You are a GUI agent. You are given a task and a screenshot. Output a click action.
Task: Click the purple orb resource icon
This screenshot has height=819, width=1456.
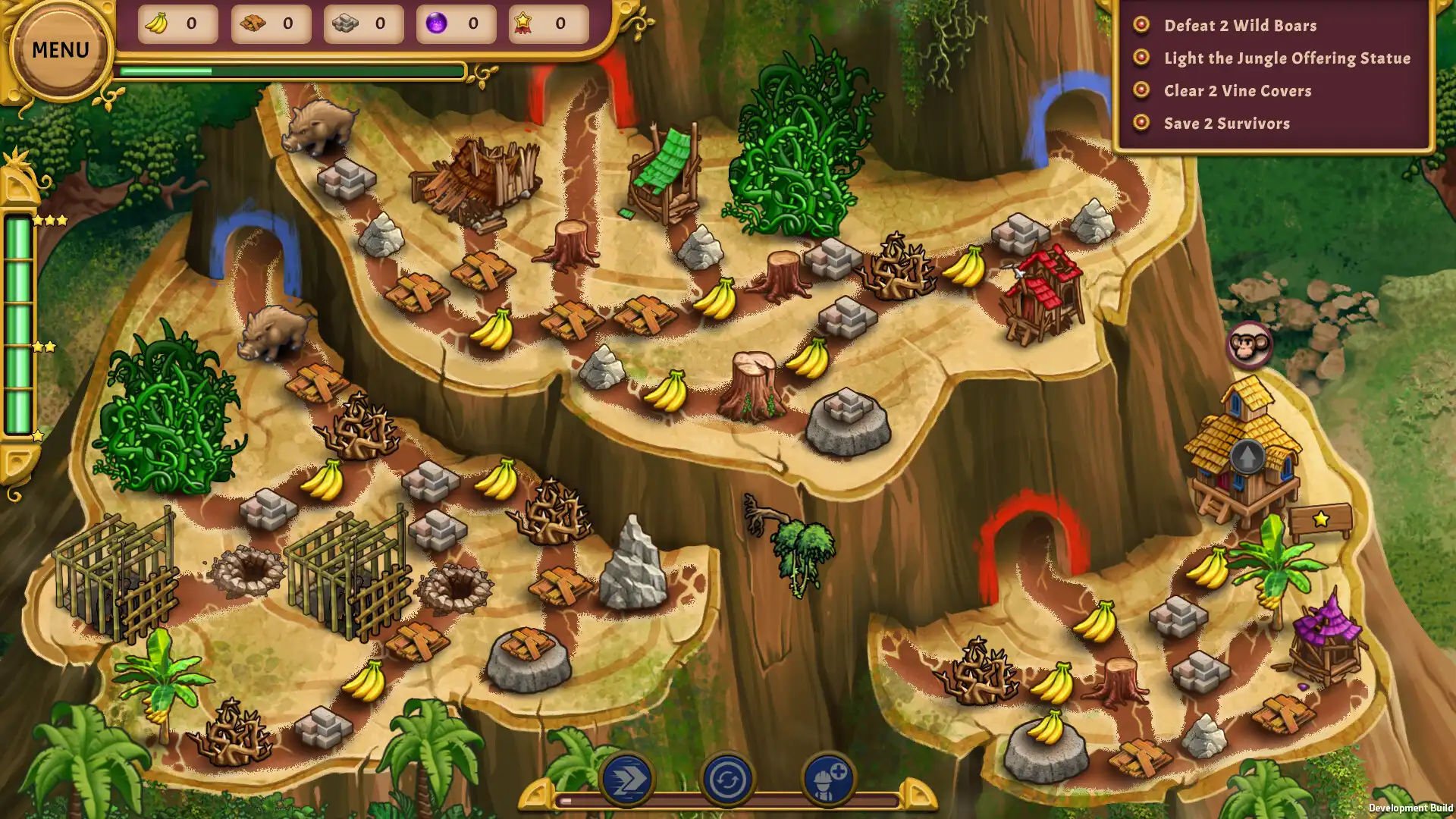click(x=436, y=23)
